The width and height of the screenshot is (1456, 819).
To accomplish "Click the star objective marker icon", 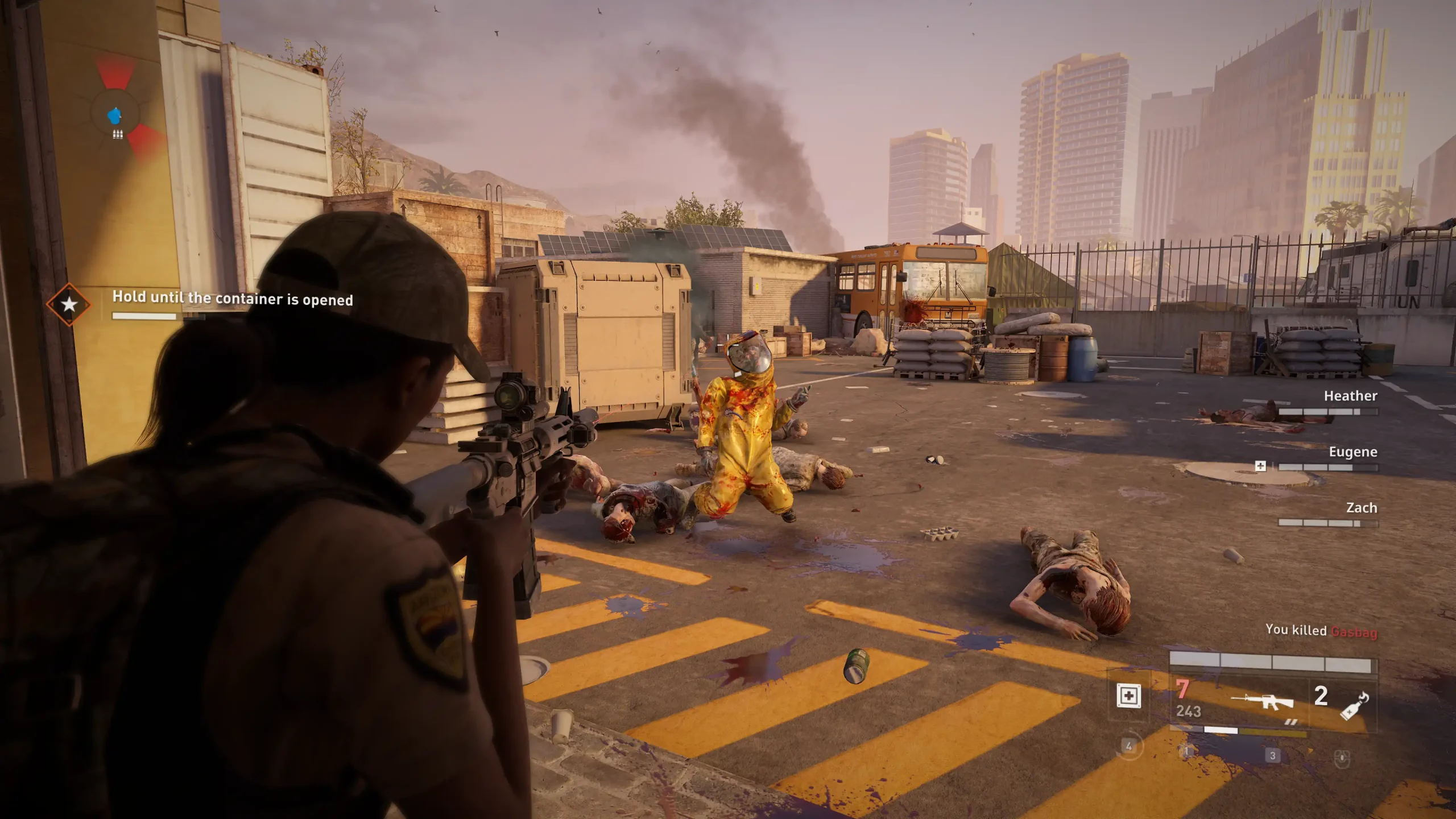I will 69,304.
